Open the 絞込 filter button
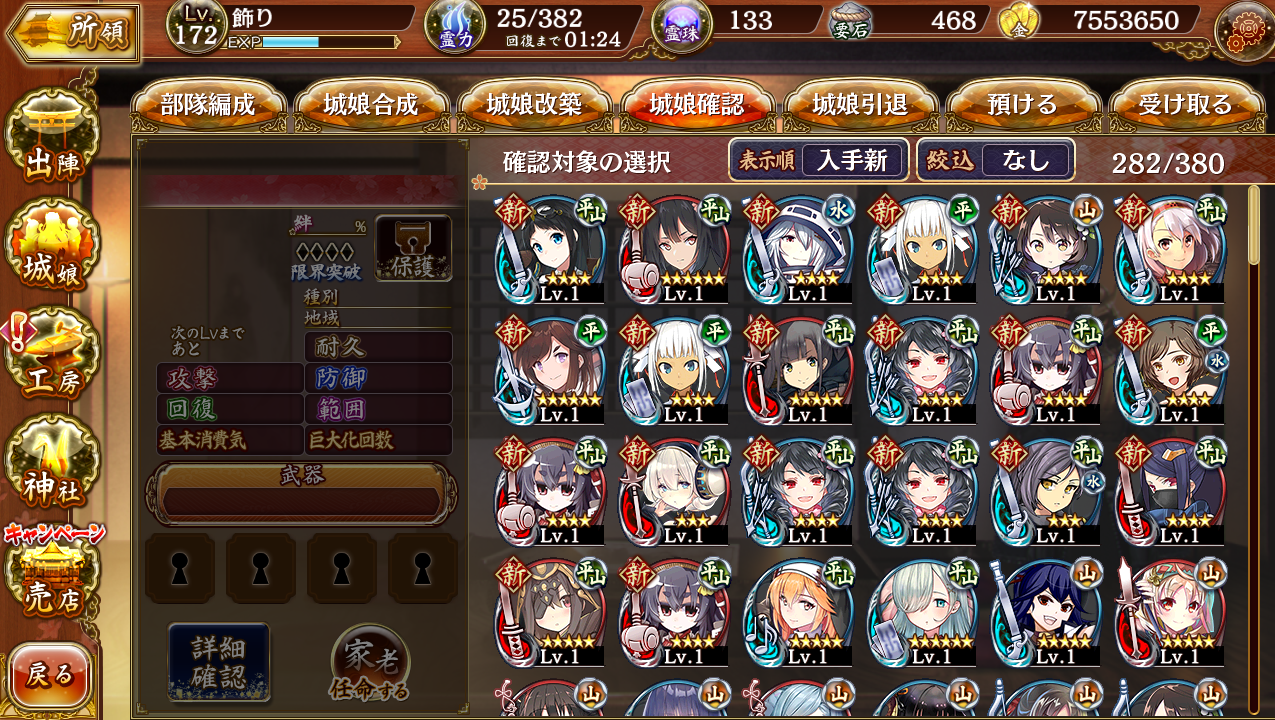The height and width of the screenshot is (720, 1275). coord(996,160)
